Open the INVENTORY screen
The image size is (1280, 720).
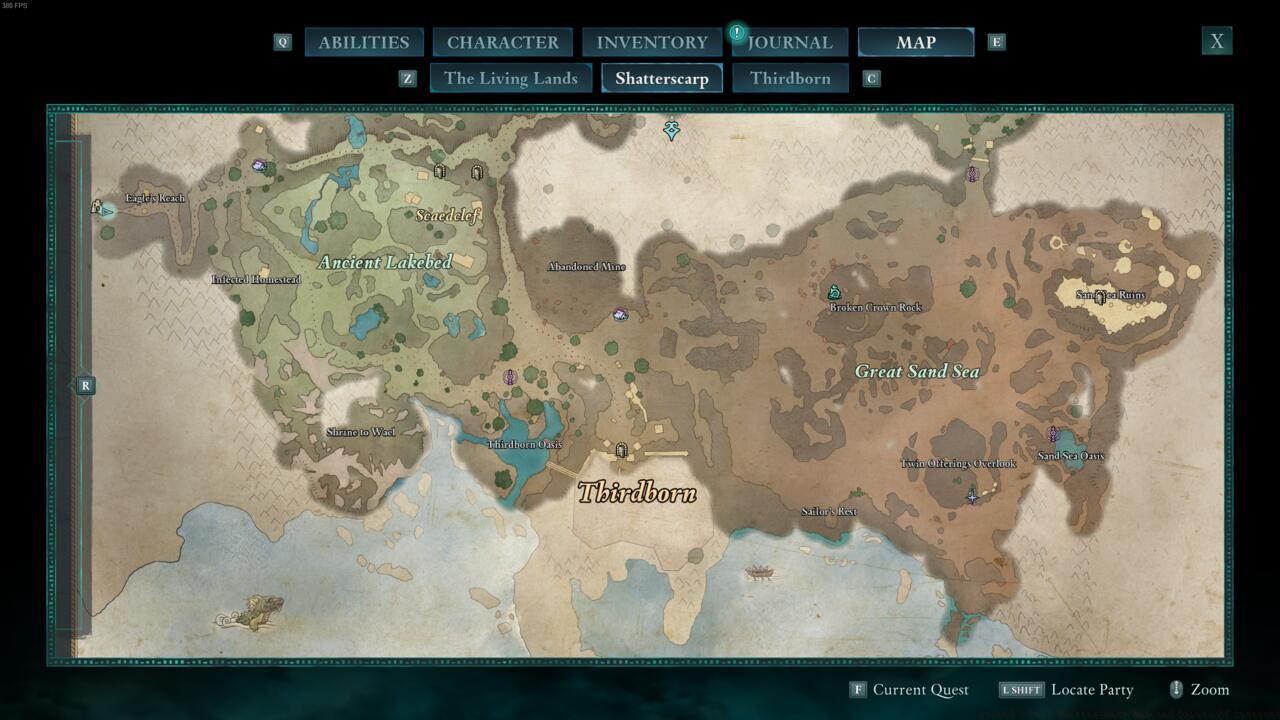click(x=651, y=42)
